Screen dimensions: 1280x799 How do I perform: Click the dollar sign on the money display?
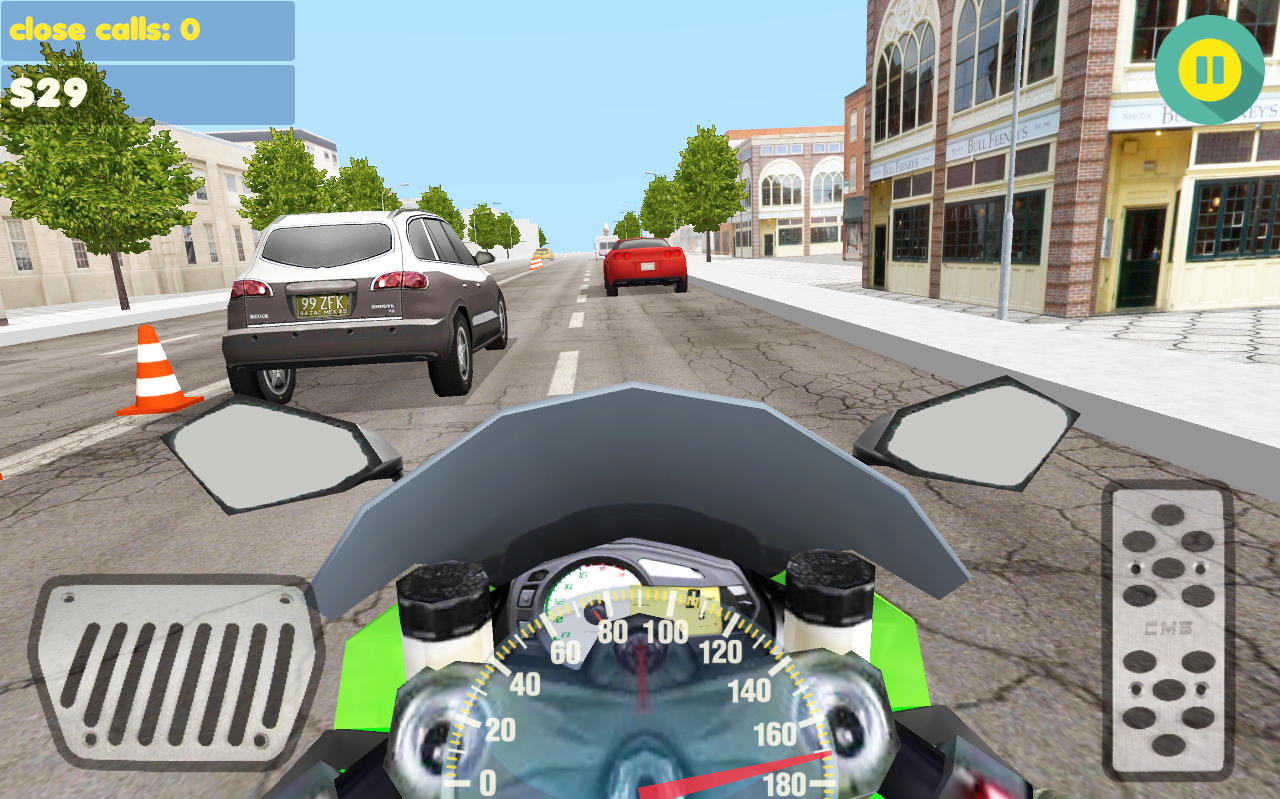pyautogui.click(x=22, y=92)
